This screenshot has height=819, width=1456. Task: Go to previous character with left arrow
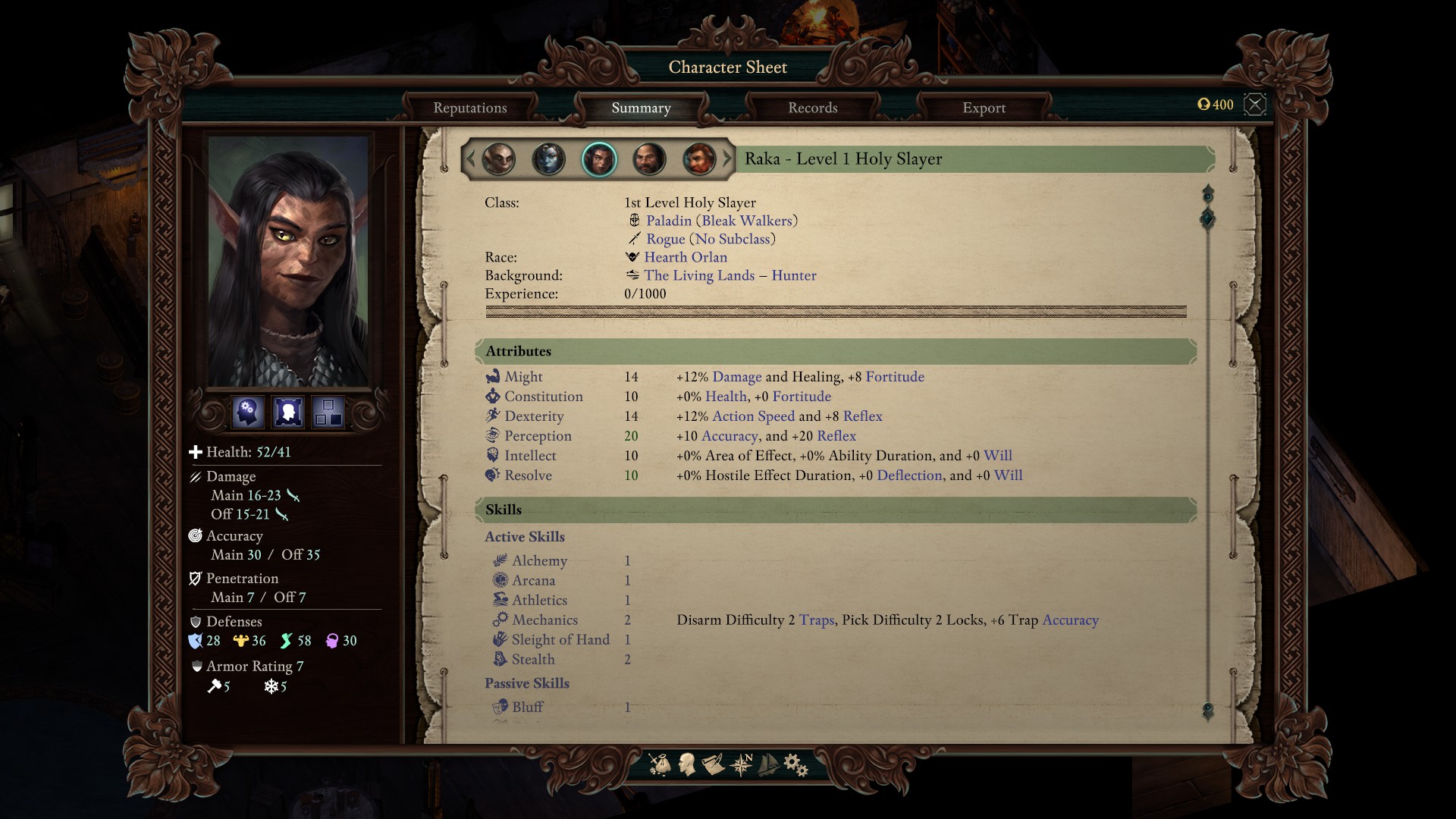tap(470, 159)
